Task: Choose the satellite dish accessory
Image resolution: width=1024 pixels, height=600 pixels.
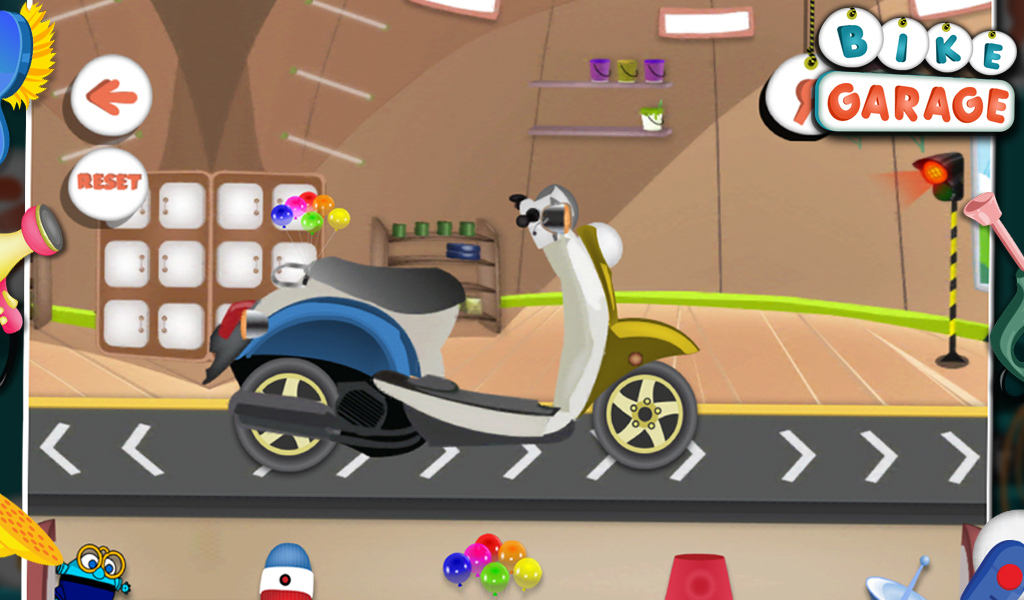Action: (x=896, y=582)
